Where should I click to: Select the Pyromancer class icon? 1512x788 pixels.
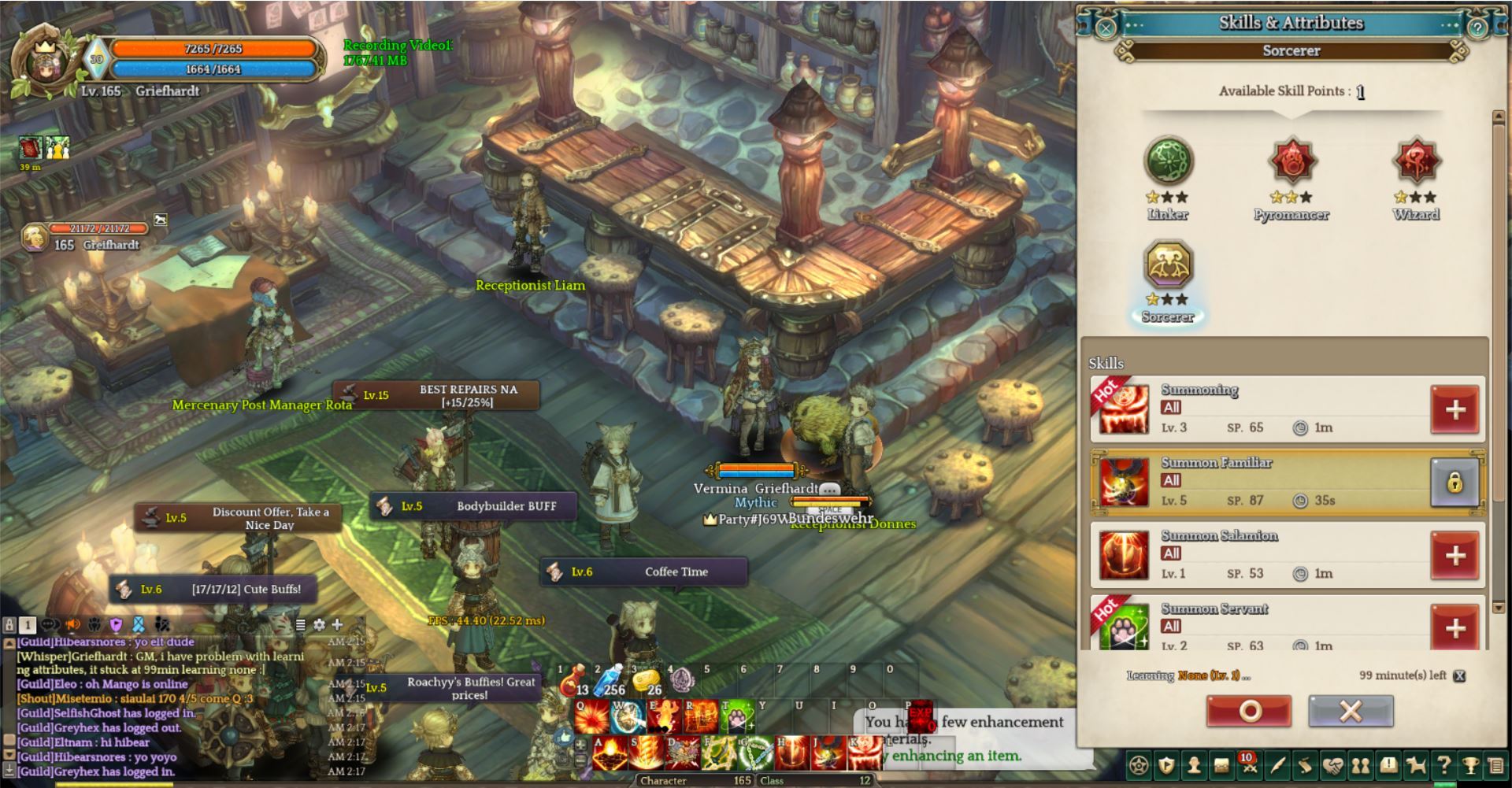pos(1291,161)
